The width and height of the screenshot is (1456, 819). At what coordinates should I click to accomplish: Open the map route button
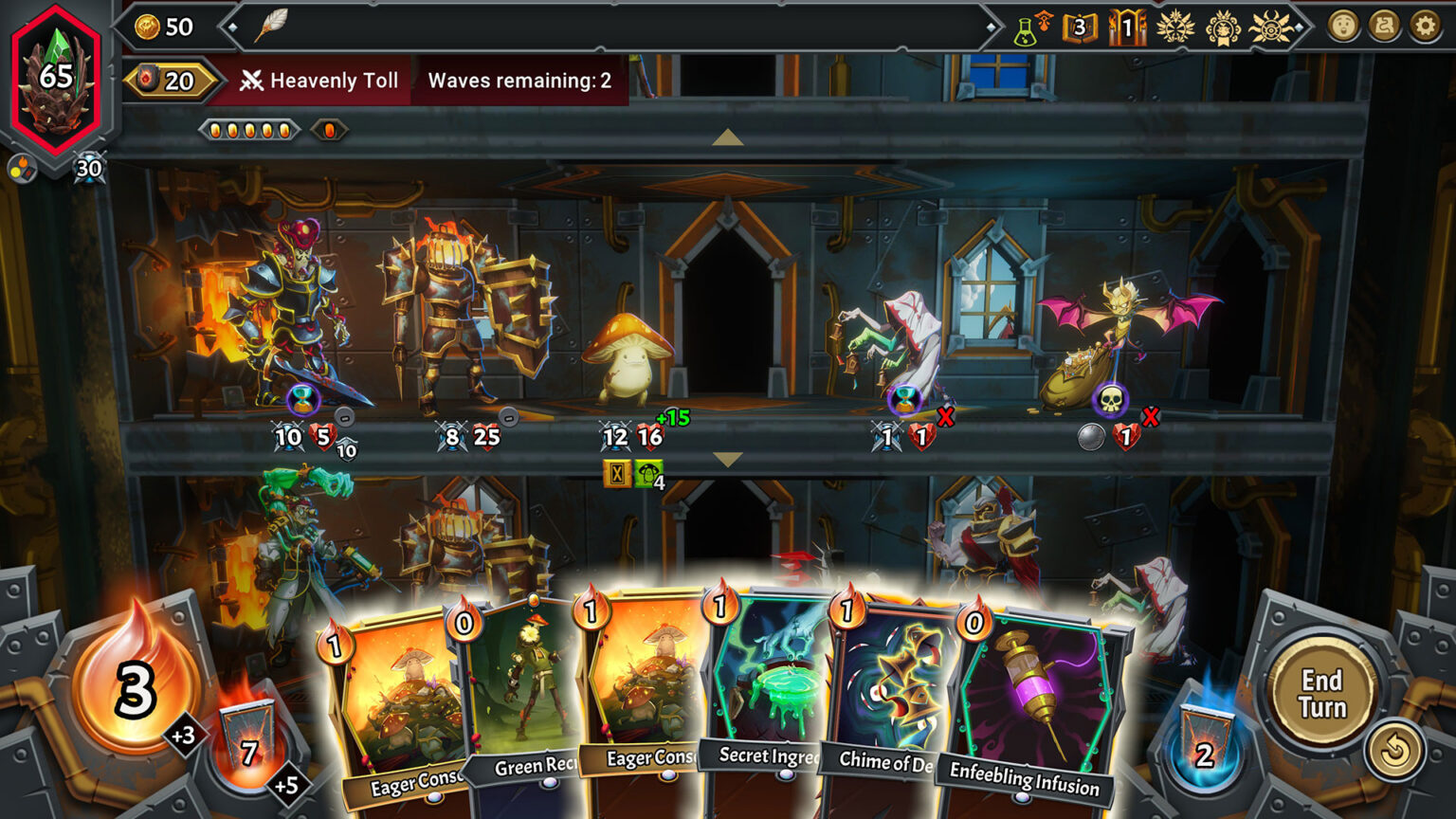point(1384,27)
